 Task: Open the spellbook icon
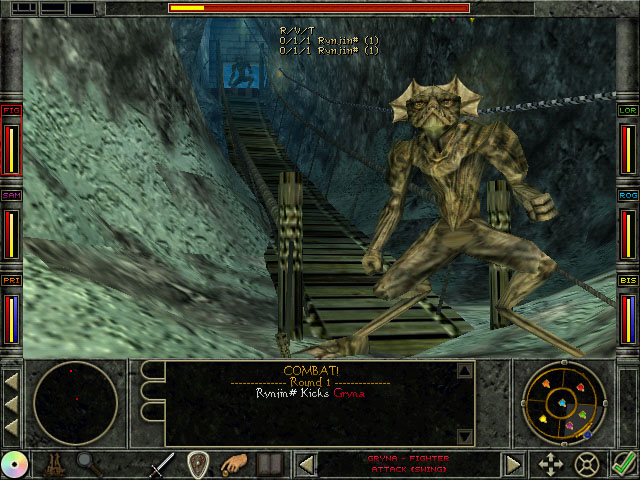click(x=268, y=465)
